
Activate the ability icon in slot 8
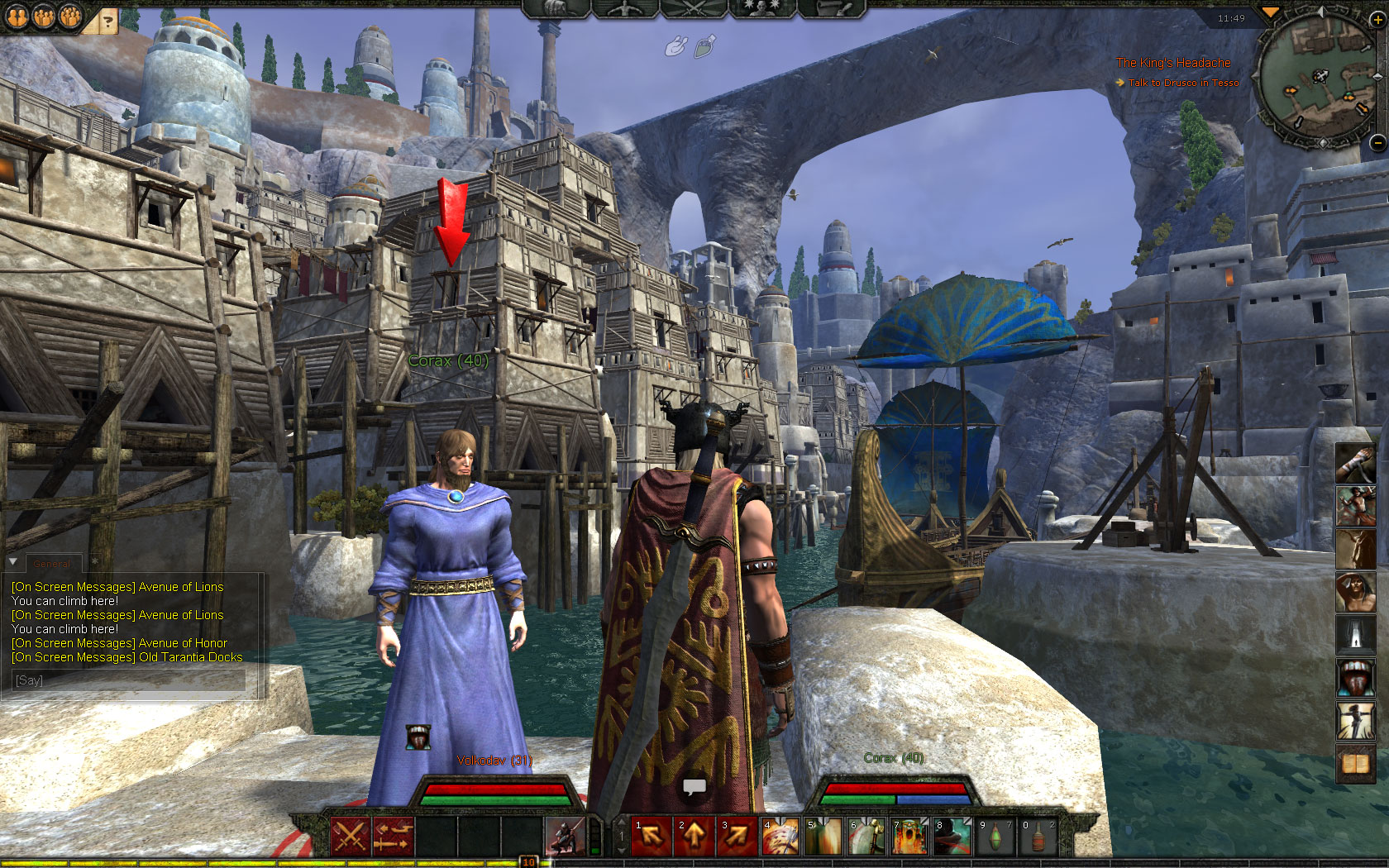(x=952, y=837)
